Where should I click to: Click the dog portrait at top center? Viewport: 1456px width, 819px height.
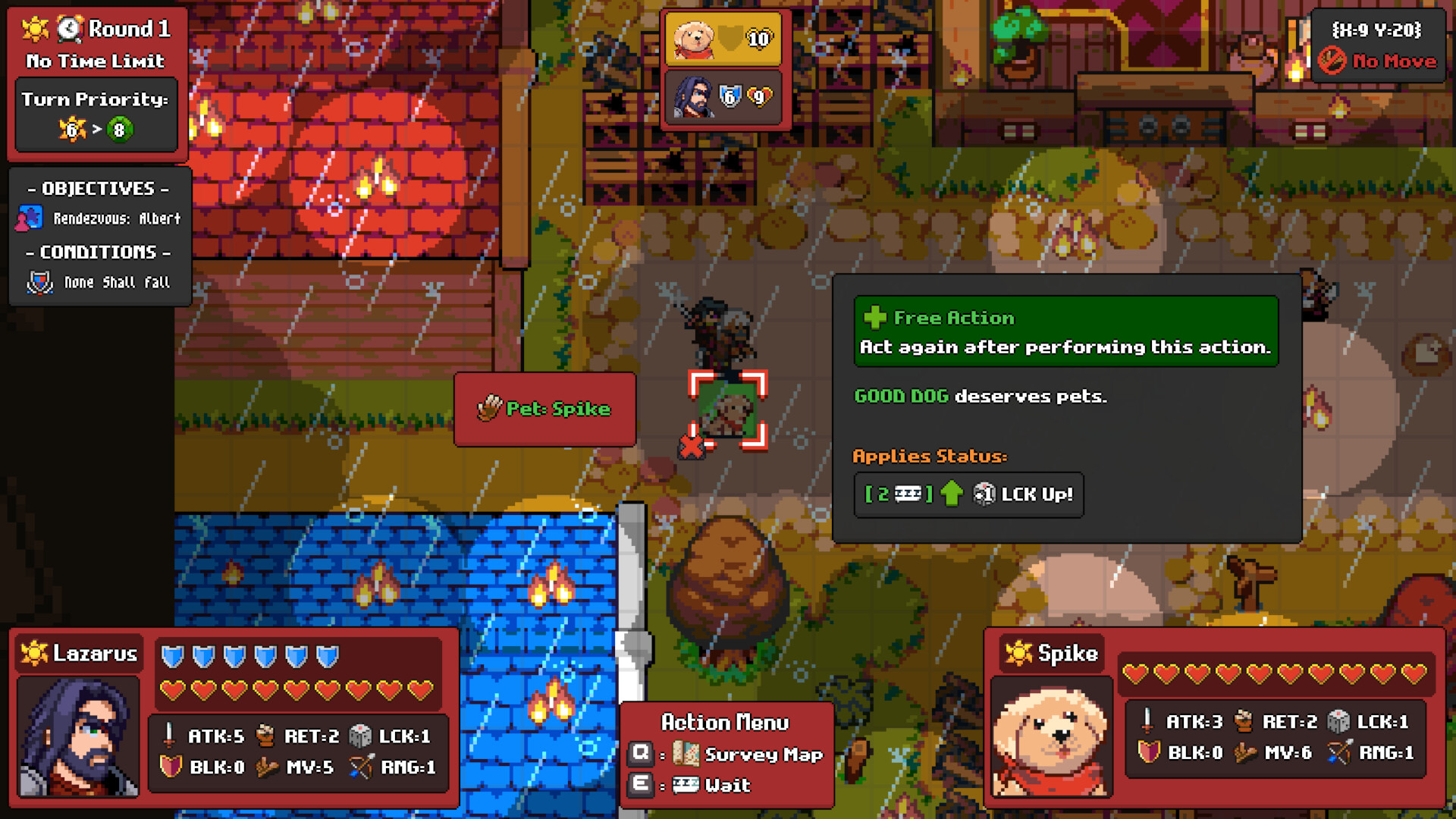692,39
